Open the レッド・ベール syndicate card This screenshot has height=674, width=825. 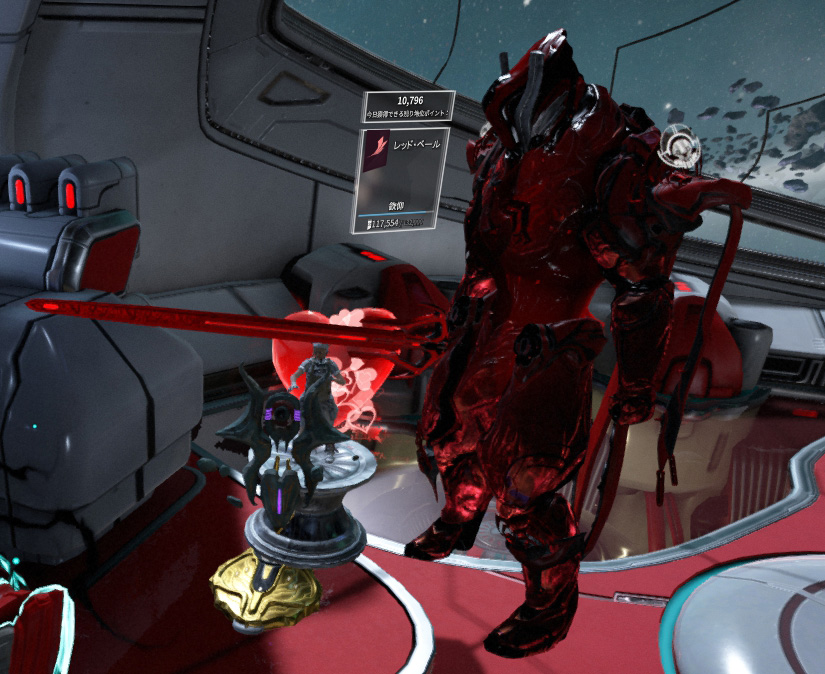401,178
